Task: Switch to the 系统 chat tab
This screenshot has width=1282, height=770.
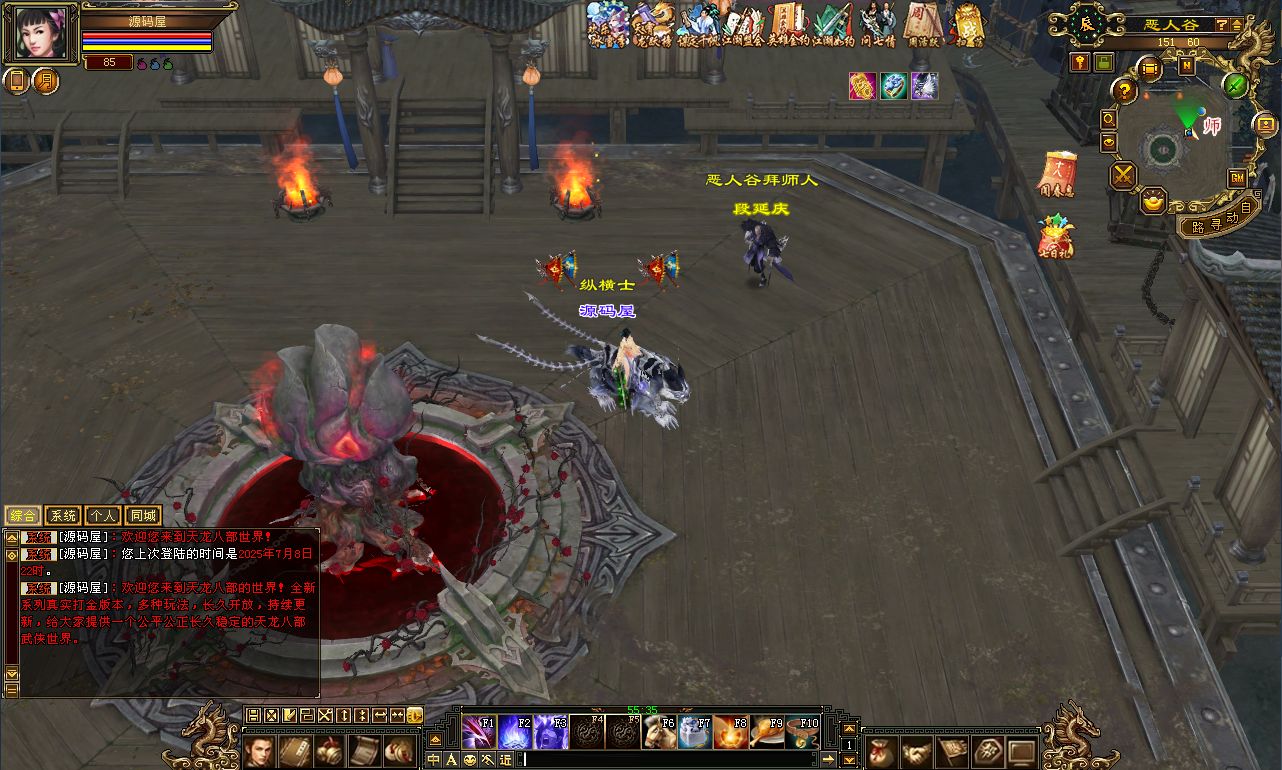Action: pos(63,516)
